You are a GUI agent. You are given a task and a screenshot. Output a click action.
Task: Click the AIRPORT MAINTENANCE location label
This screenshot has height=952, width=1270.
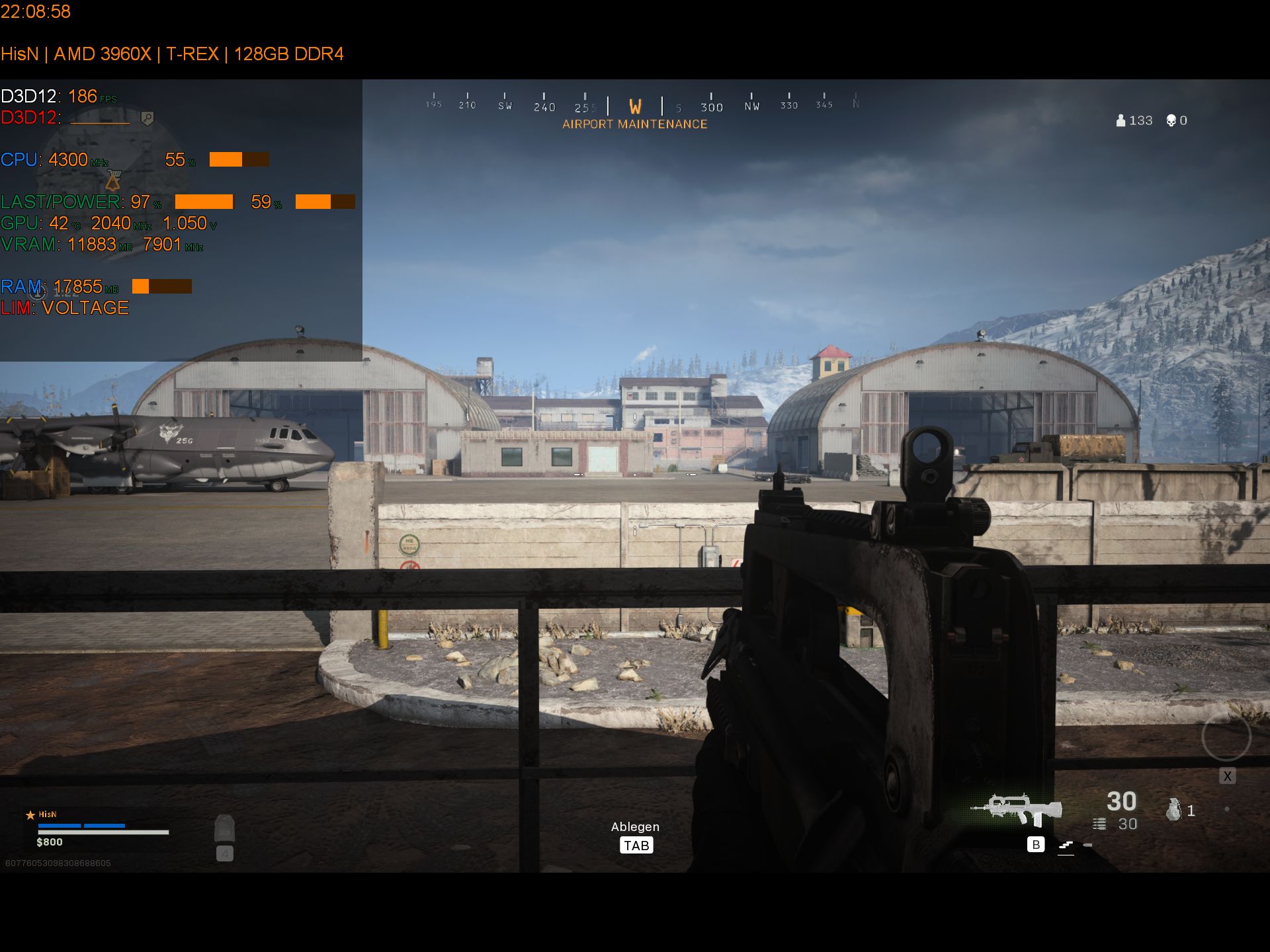[x=634, y=124]
